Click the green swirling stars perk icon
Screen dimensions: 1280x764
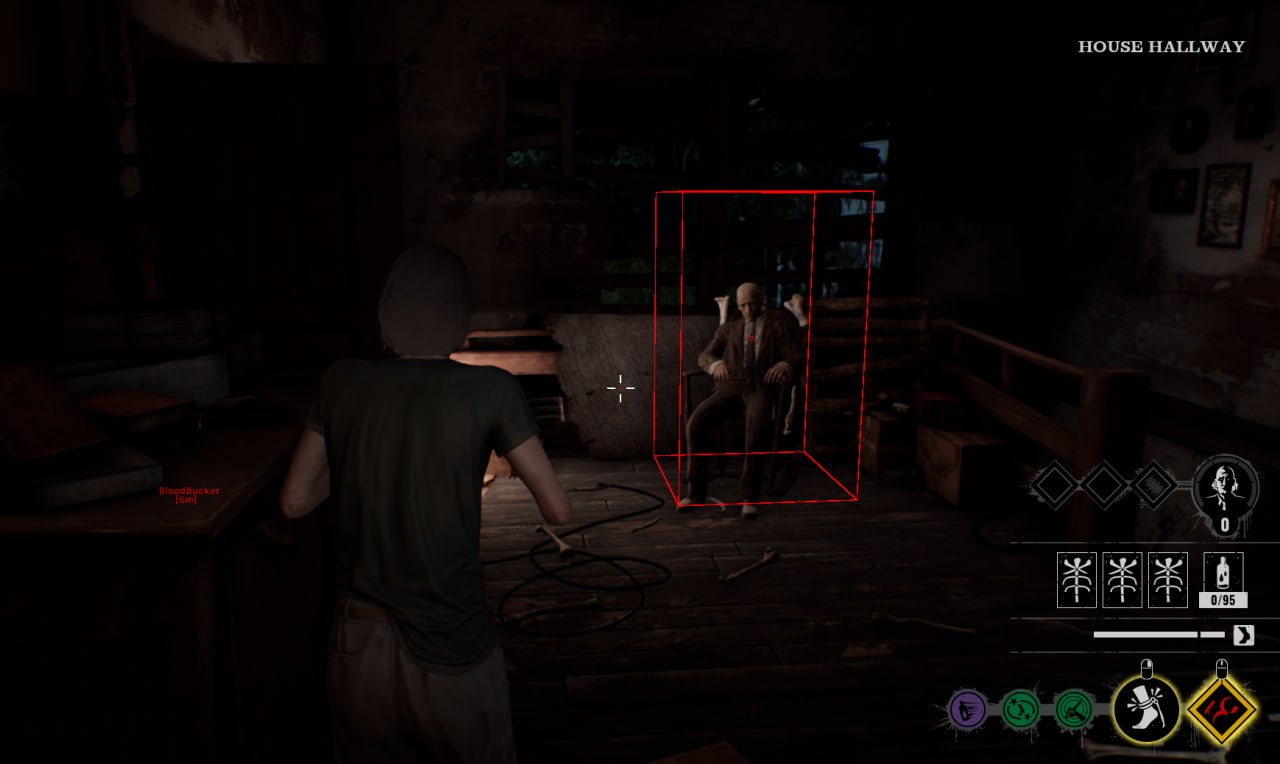(1020, 710)
